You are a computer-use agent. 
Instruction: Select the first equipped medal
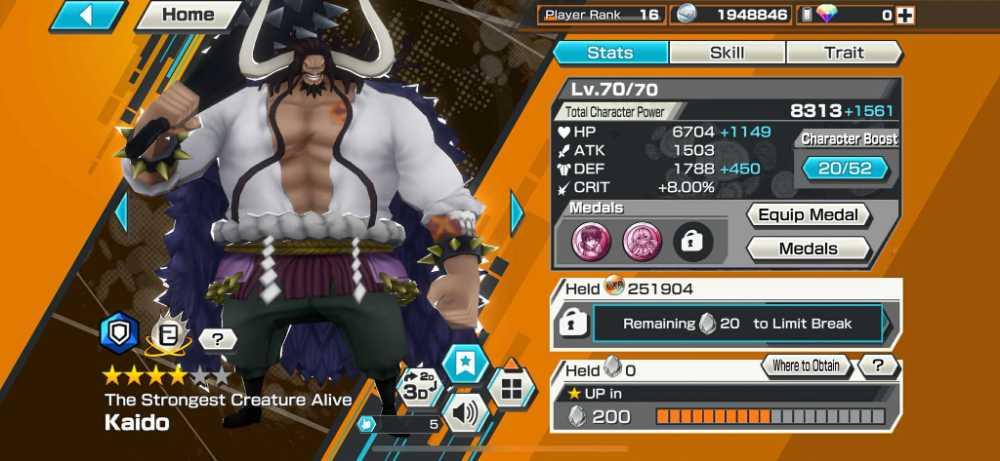590,240
